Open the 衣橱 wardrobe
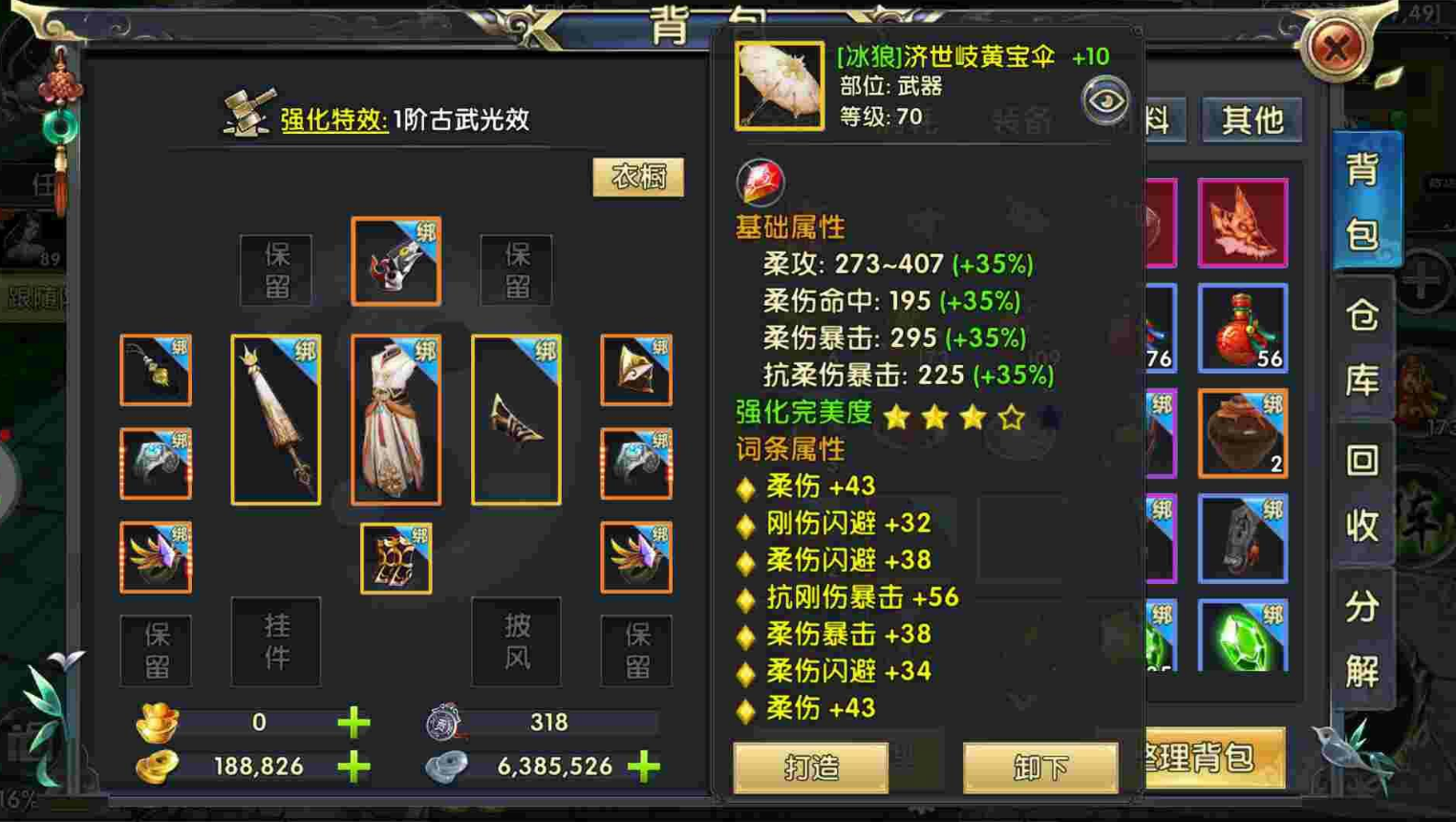This screenshot has height=822, width=1456. click(638, 178)
